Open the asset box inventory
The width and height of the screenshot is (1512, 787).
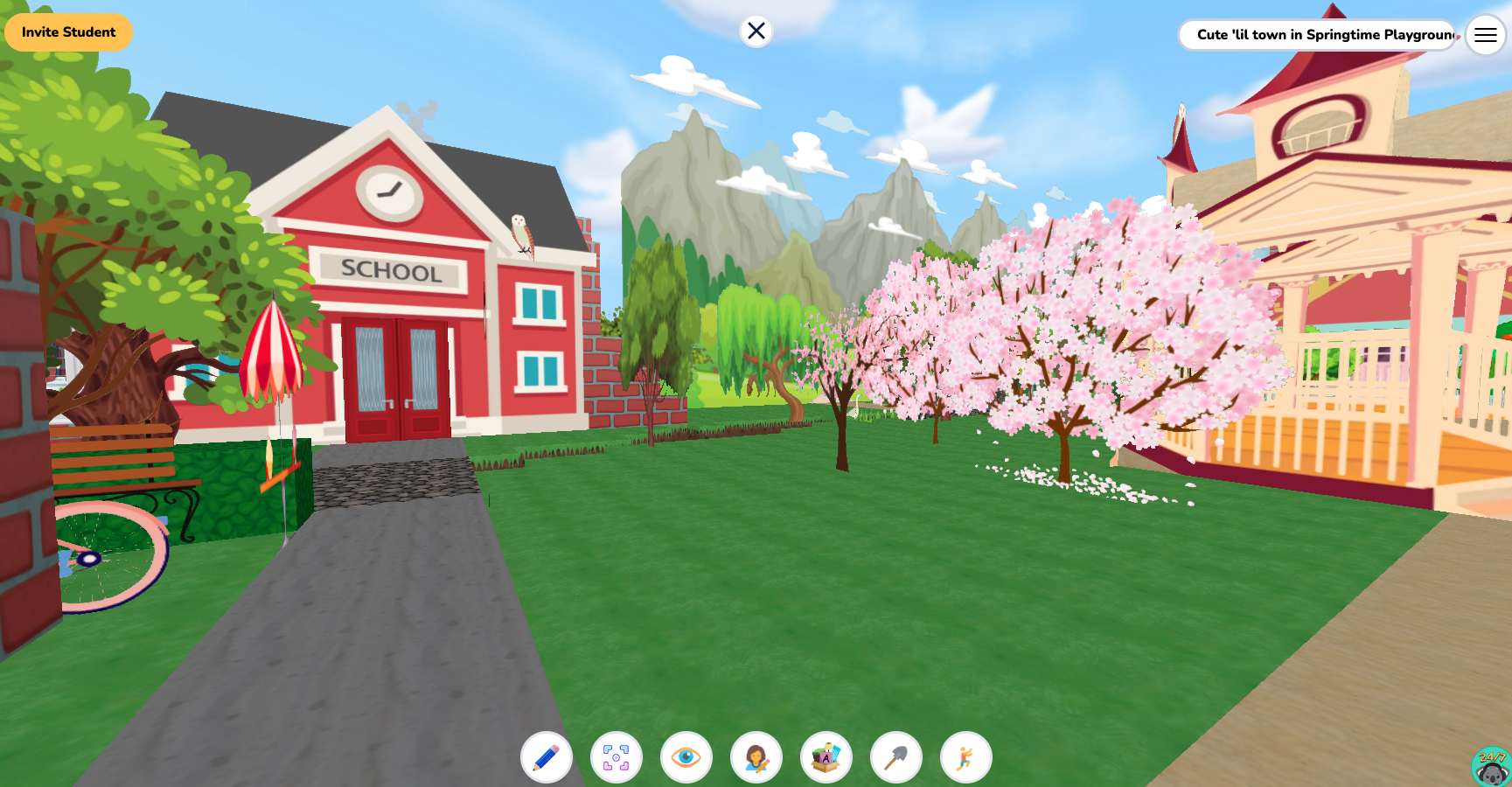826,757
